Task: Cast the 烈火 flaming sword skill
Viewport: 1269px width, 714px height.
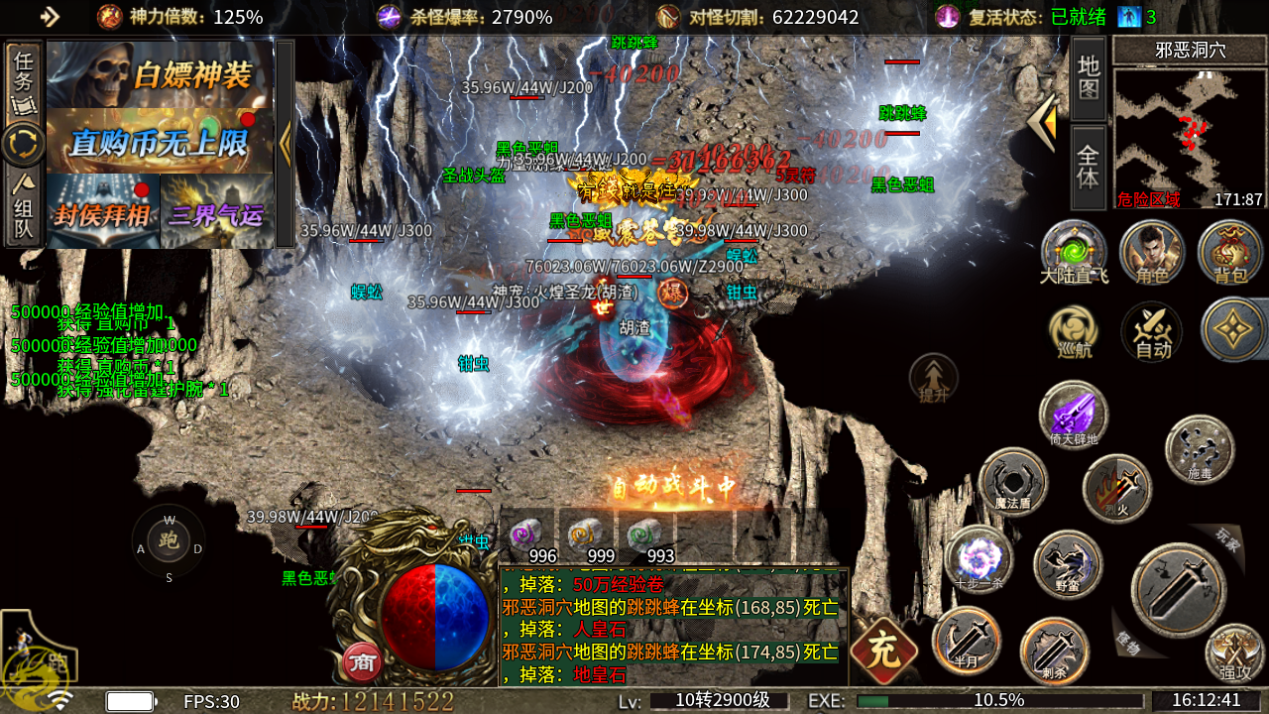Action: coord(1117,488)
